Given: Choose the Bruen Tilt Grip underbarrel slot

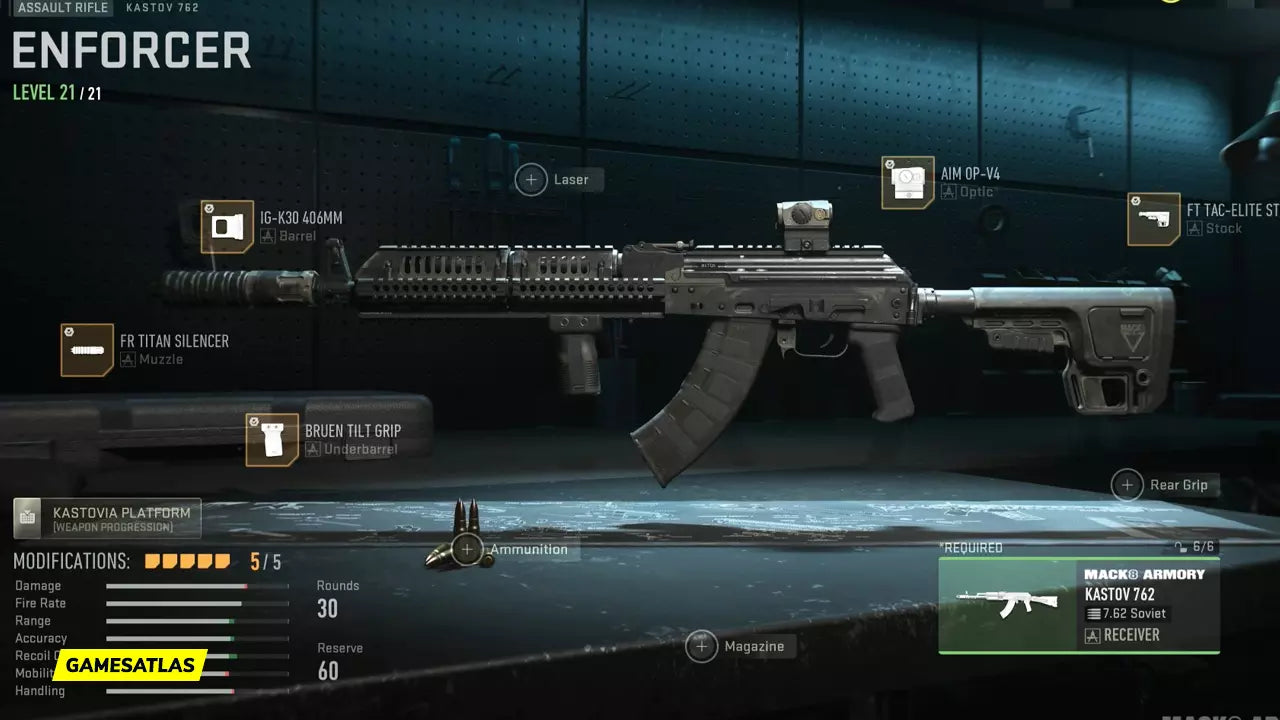Looking at the screenshot, I should click(272, 440).
